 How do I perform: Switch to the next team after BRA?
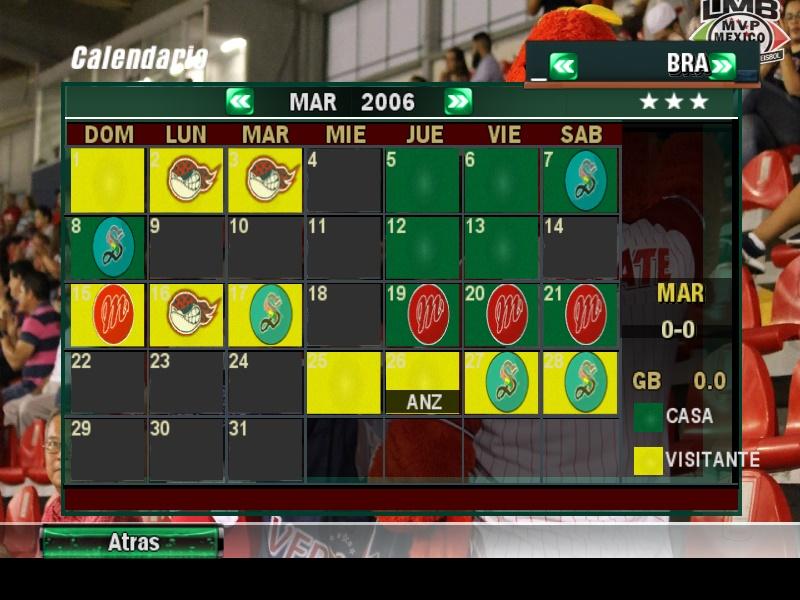pos(722,66)
